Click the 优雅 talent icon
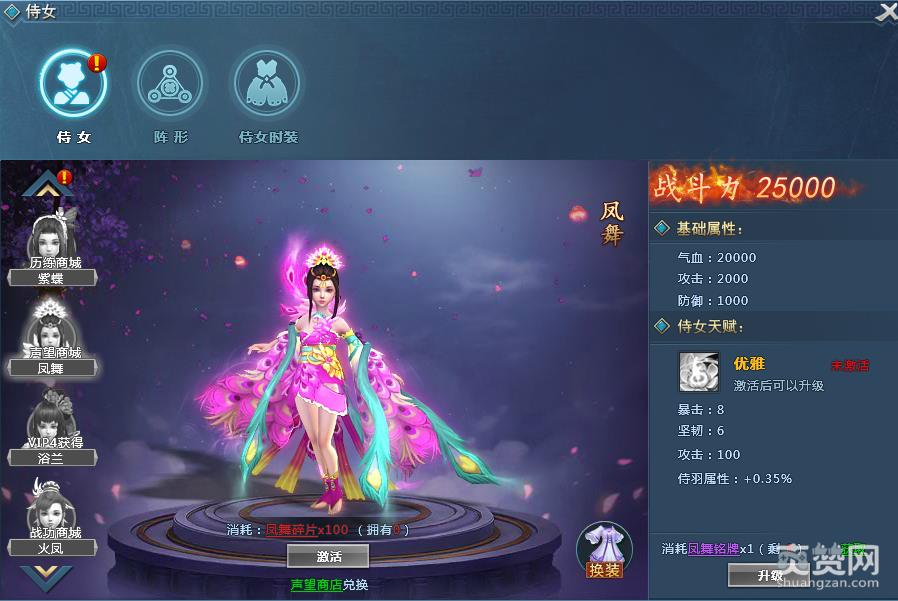Image resolution: width=898 pixels, height=601 pixels. (x=698, y=371)
